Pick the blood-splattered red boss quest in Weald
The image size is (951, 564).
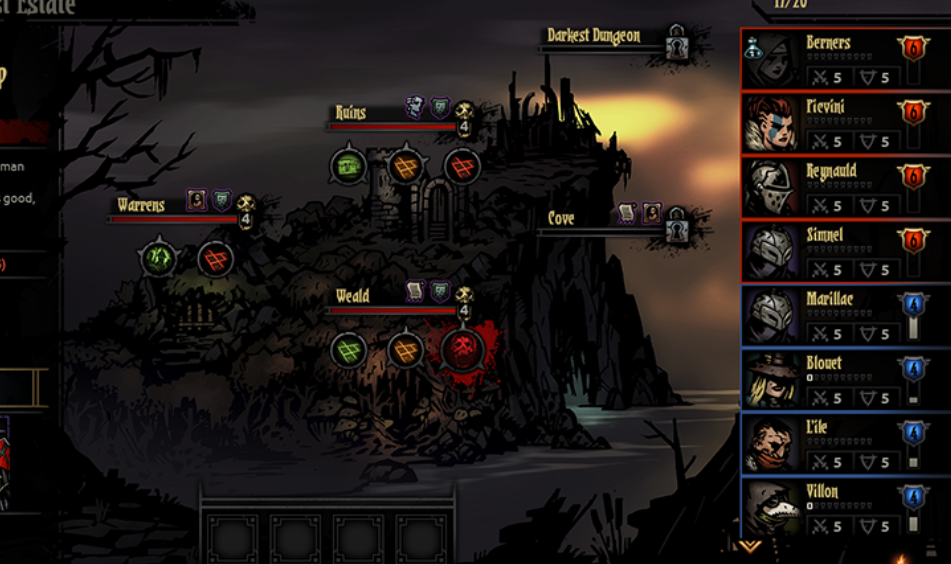tap(462, 349)
